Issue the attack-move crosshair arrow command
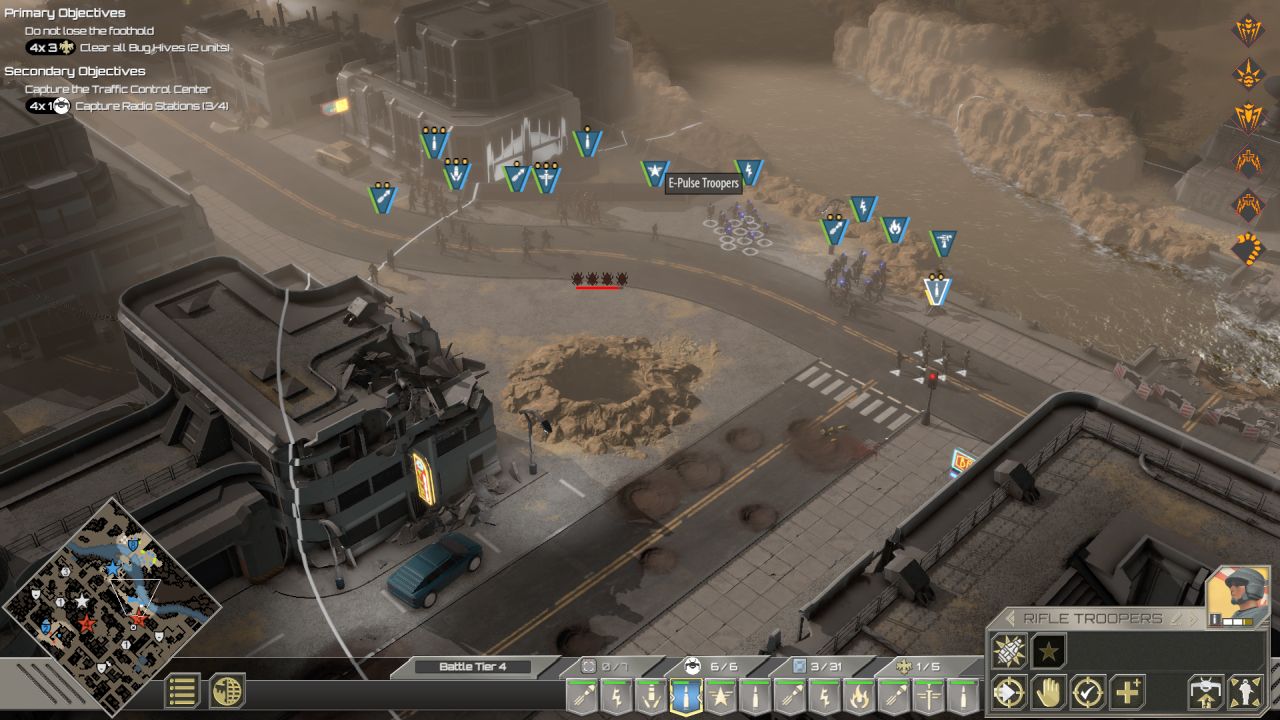This screenshot has width=1280, height=720. tap(1009, 692)
